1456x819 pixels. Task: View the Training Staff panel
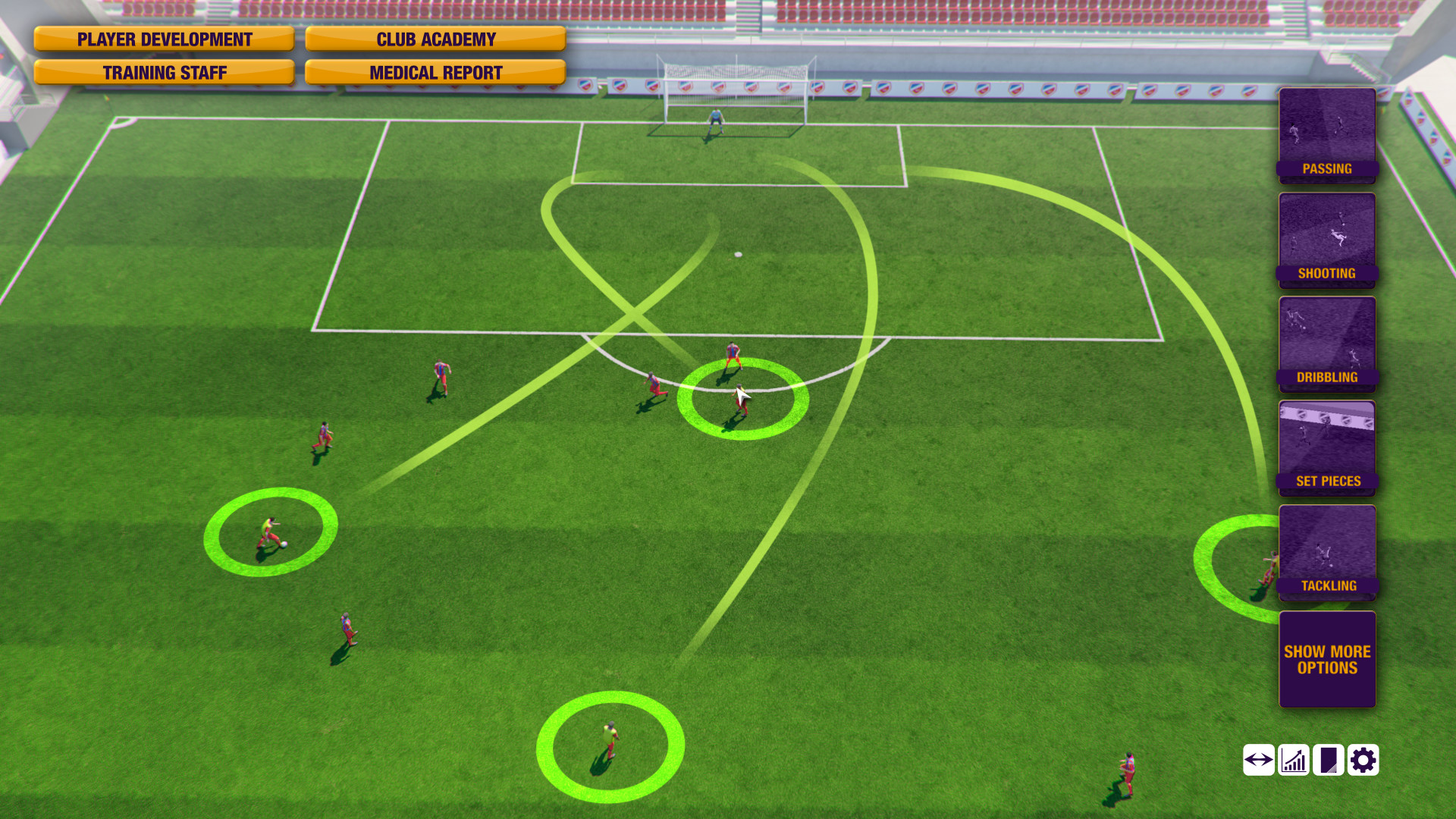164,72
